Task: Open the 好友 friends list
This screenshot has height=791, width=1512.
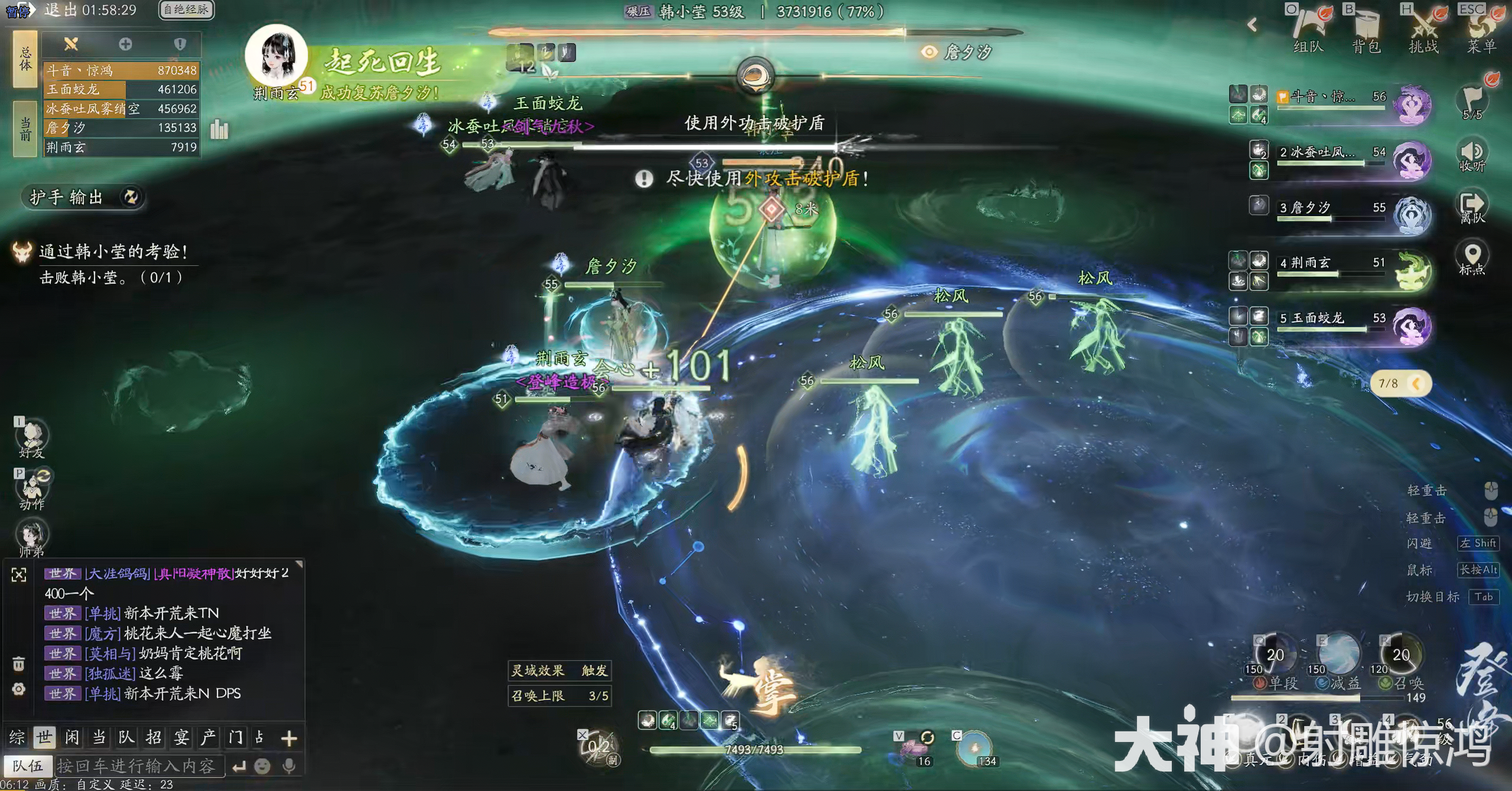Action: pyautogui.click(x=32, y=439)
